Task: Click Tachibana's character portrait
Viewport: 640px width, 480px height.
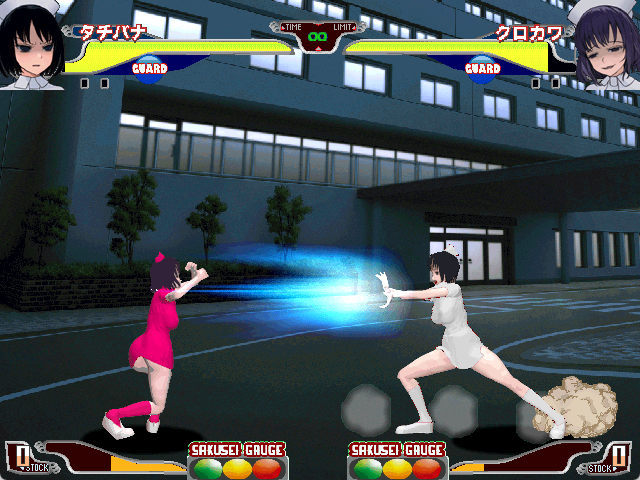Action: (33, 45)
